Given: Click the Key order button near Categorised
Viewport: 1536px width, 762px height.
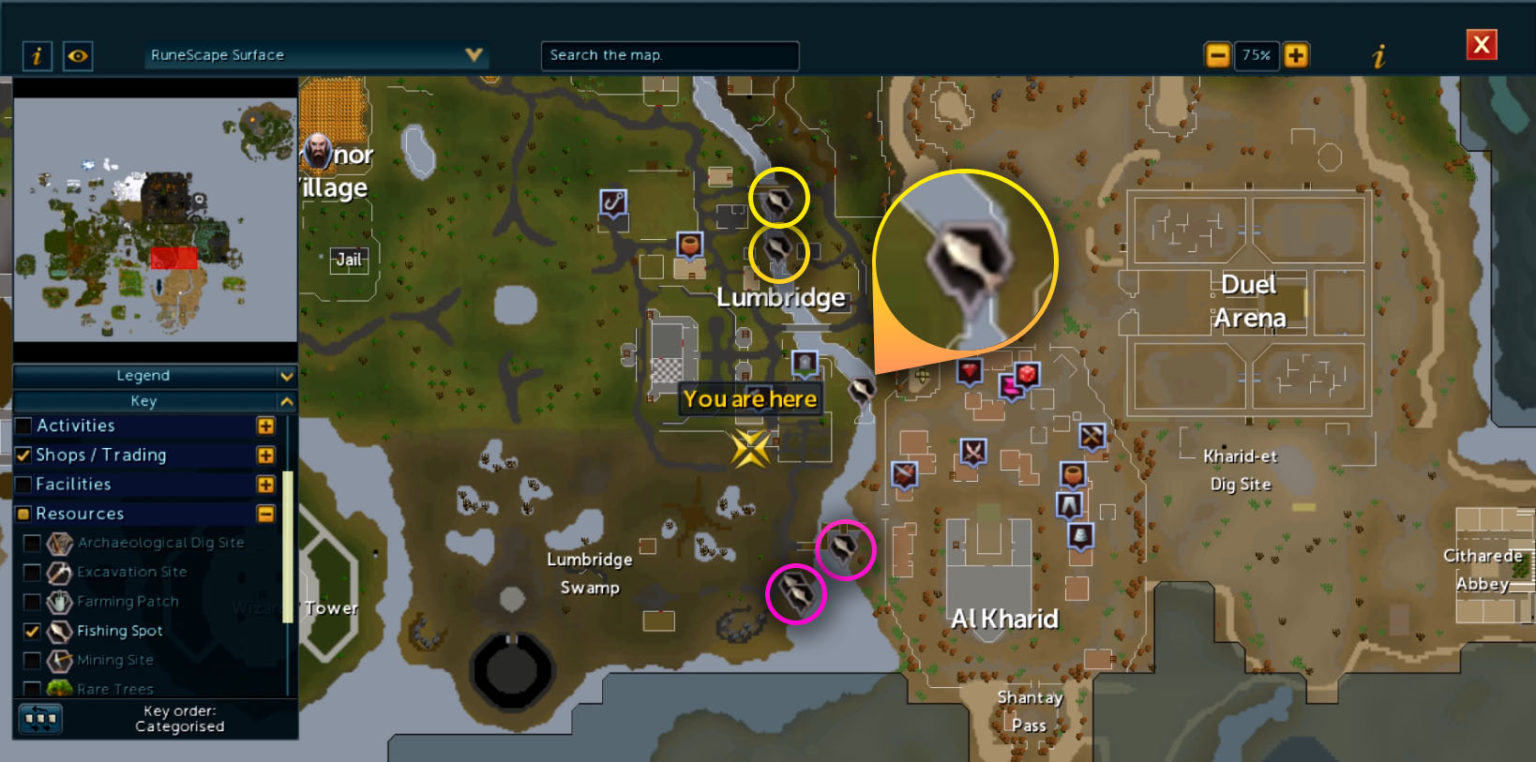Looking at the screenshot, I should click(40, 718).
